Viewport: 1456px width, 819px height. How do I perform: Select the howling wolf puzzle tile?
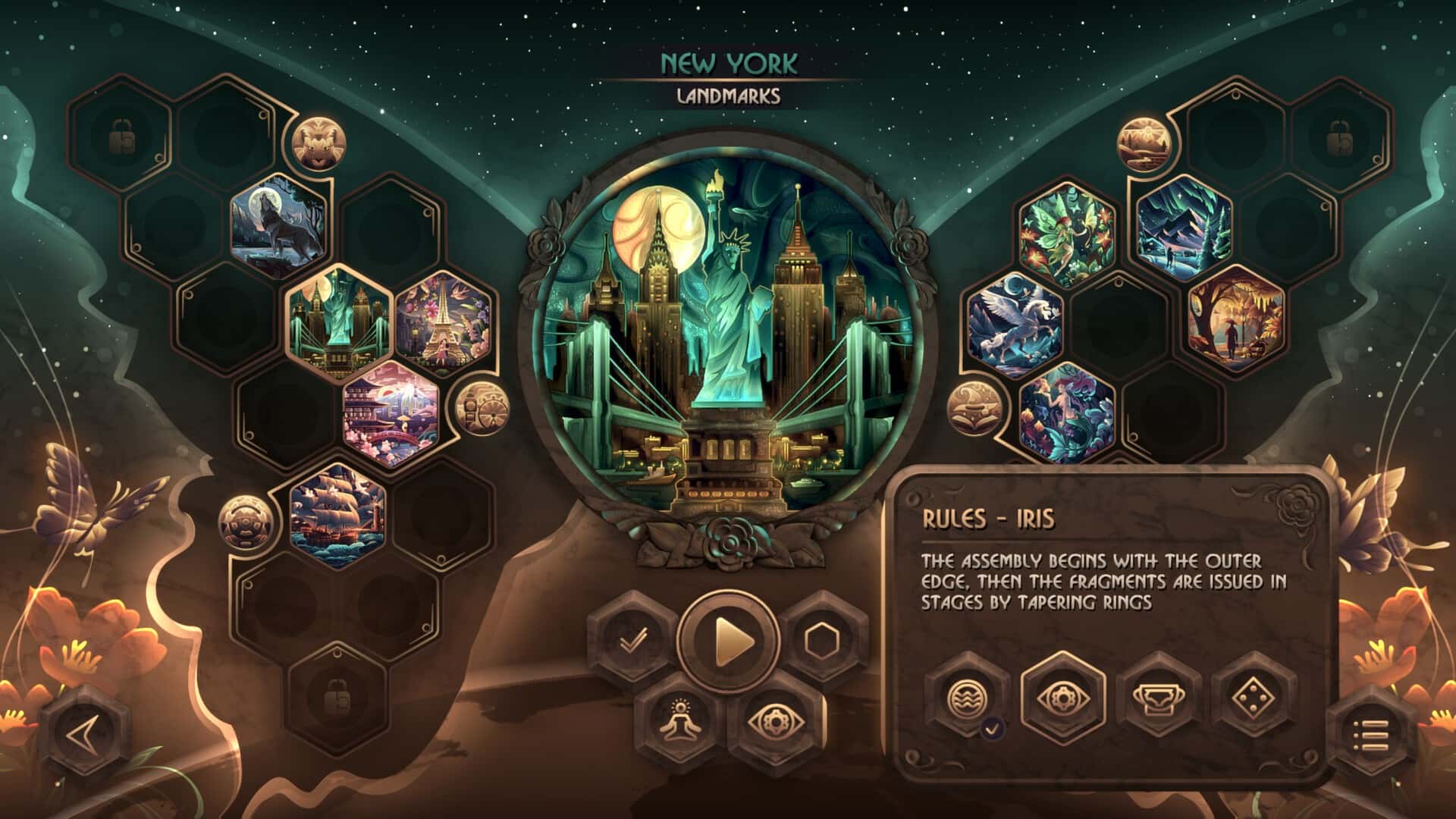tap(278, 219)
